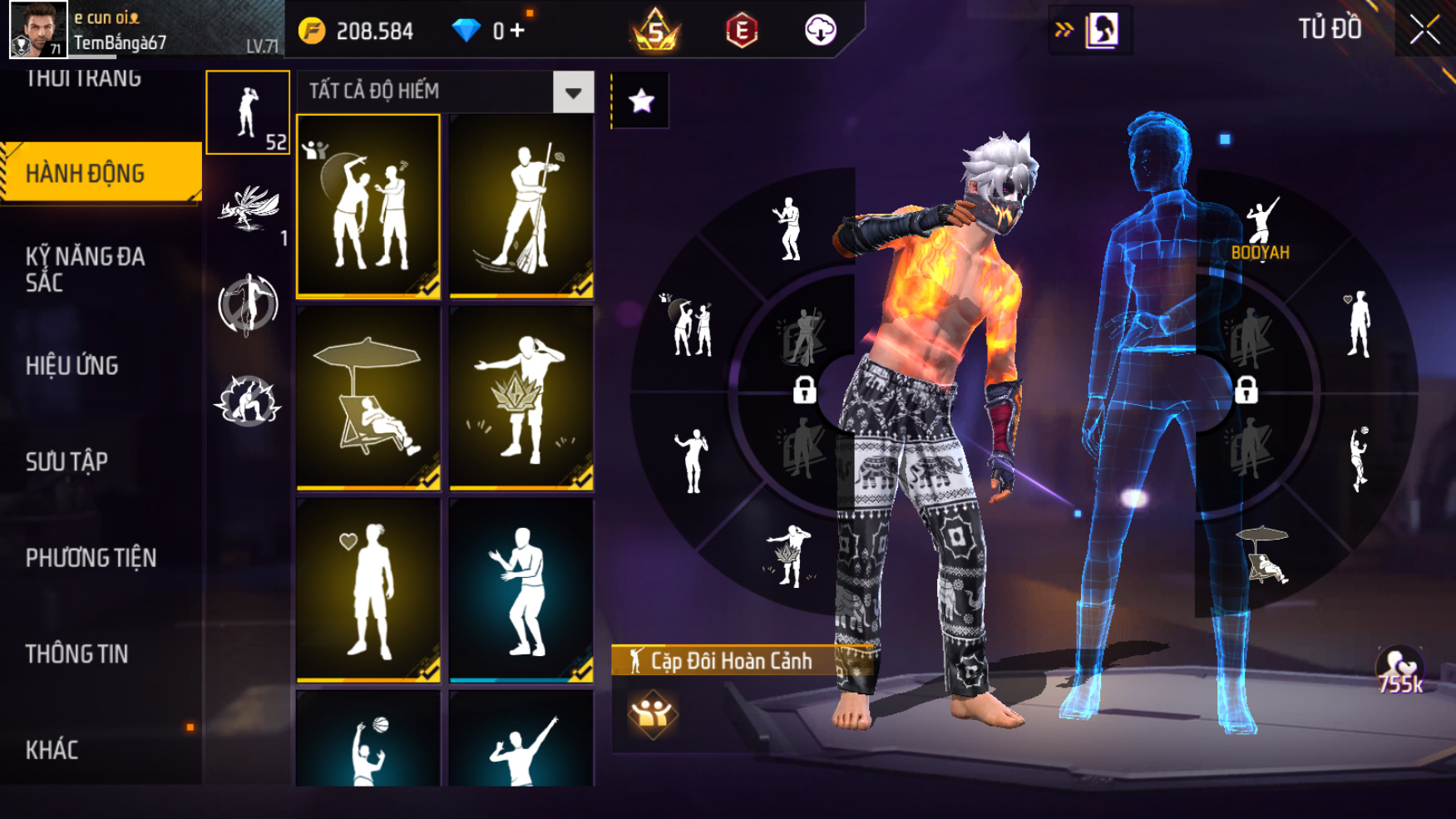This screenshot has height=819, width=1456.
Task: Expand the TẤT CẢ ĐỘ HIẾM rarity dropdown
Action: (573, 91)
